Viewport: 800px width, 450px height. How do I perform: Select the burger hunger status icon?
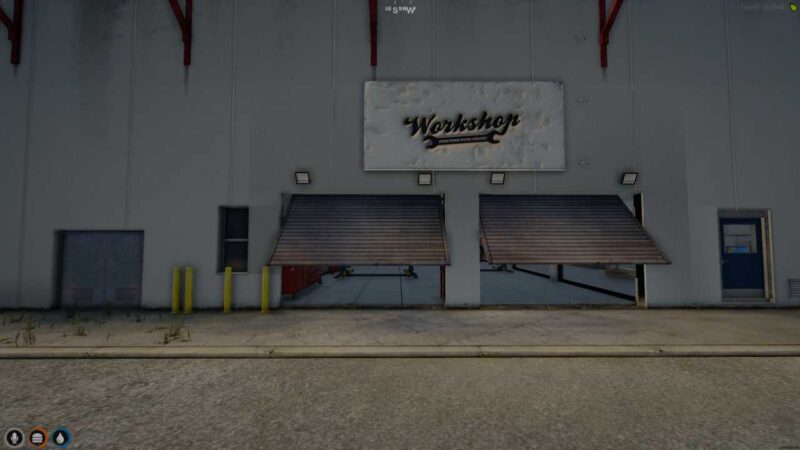point(38,438)
